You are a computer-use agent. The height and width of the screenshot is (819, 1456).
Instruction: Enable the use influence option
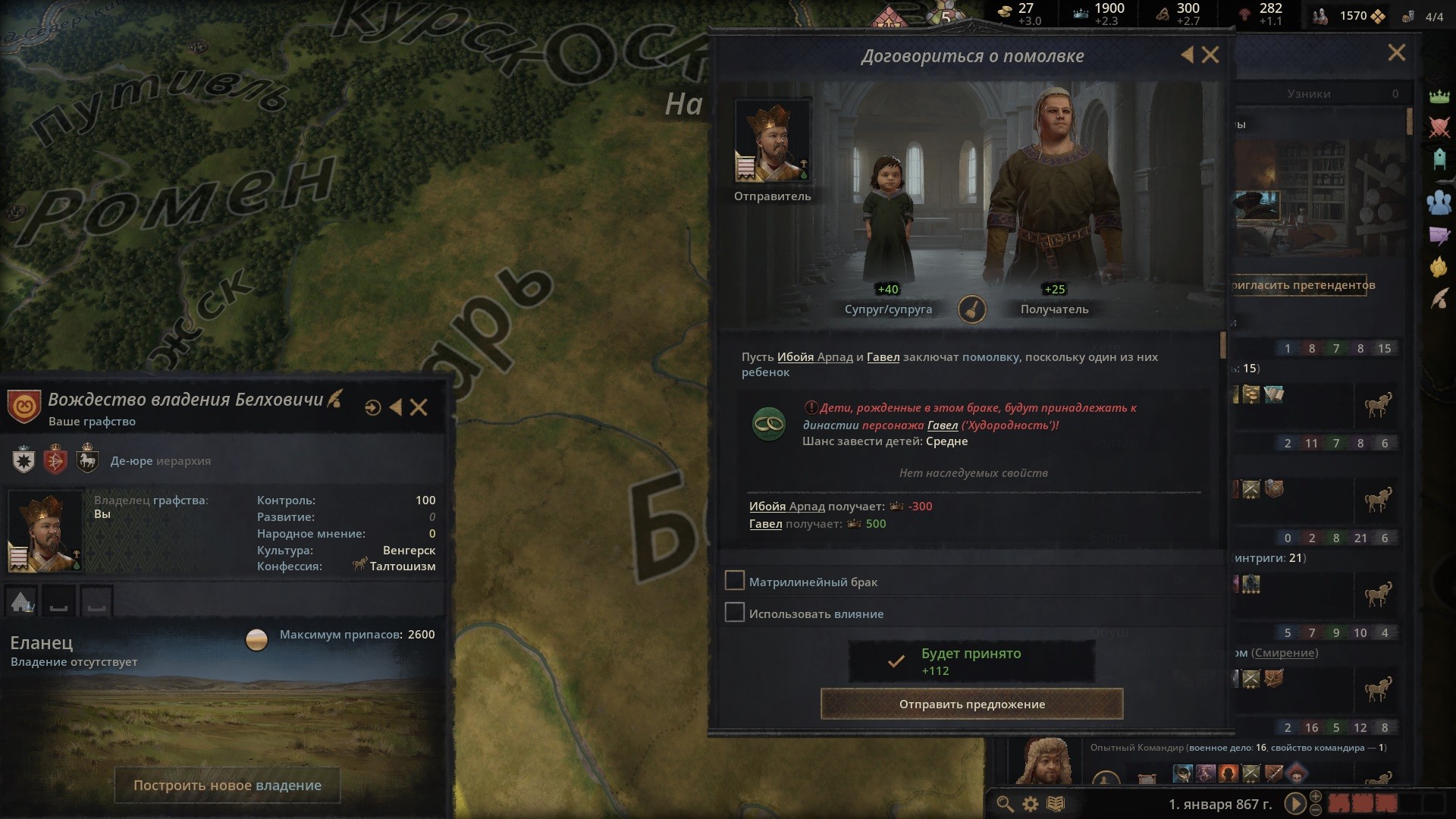tap(734, 613)
